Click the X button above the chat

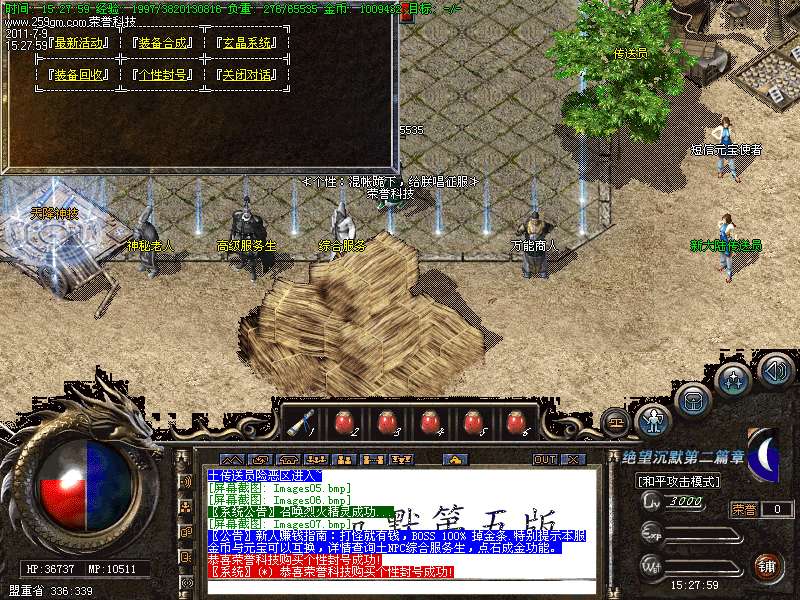tap(572, 459)
